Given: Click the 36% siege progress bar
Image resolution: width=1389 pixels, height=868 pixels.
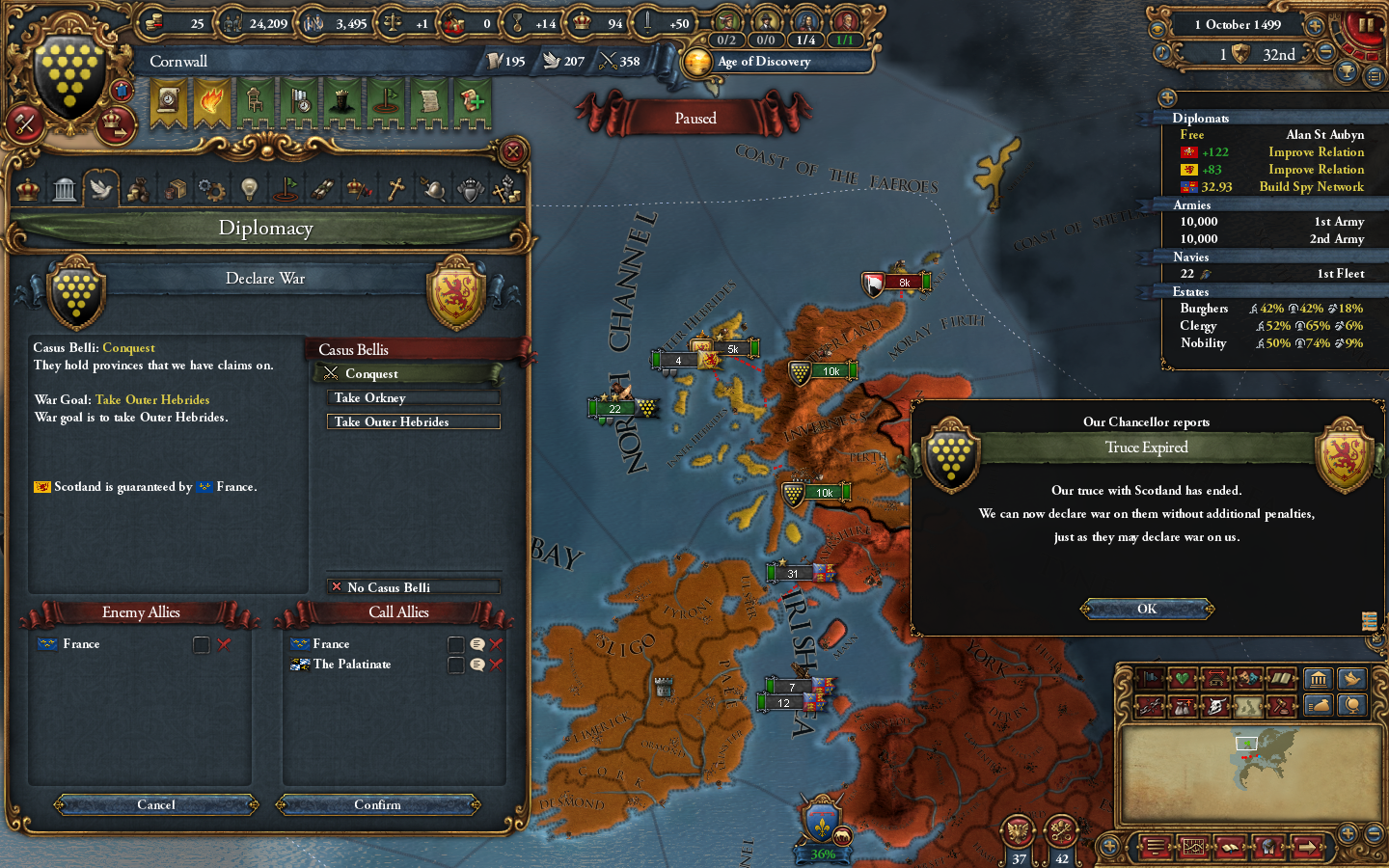Looking at the screenshot, I should (x=821, y=854).
